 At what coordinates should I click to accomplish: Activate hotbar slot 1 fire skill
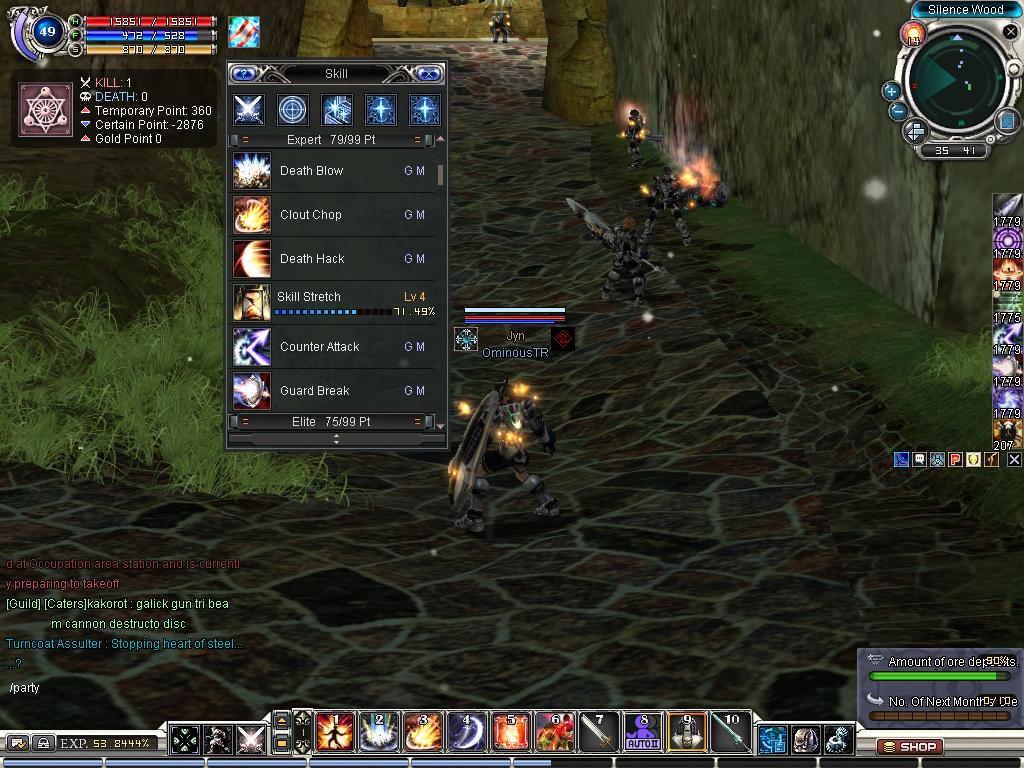tap(334, 732)
